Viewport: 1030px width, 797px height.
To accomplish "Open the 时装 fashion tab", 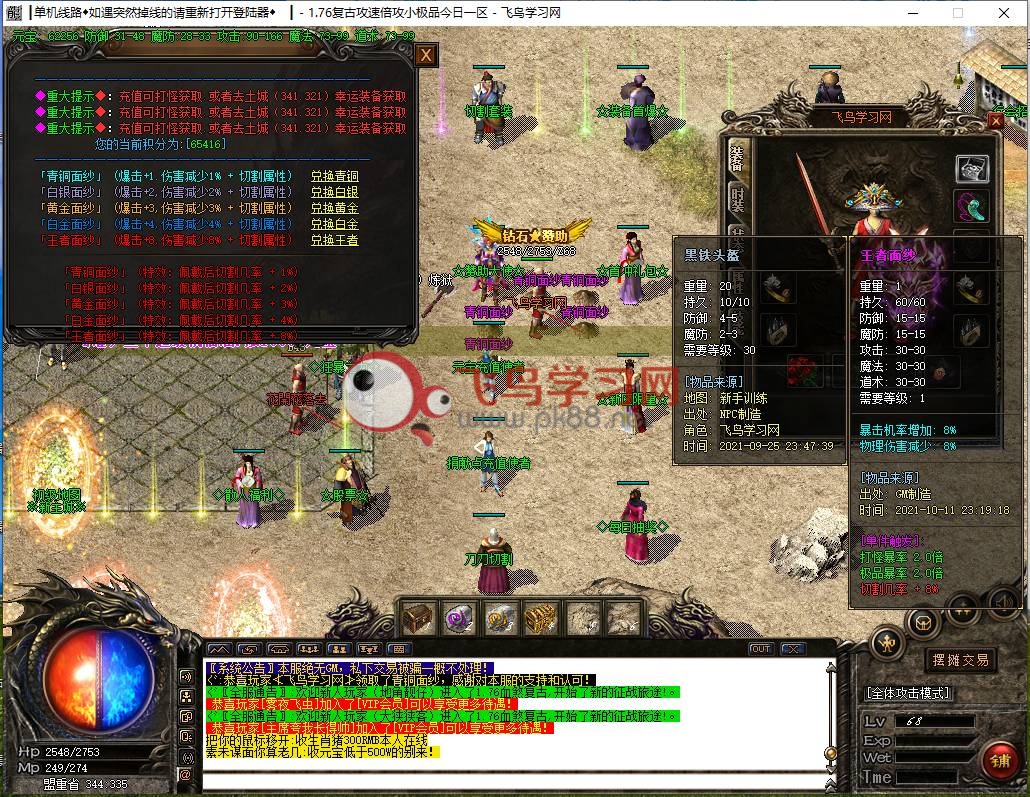I will [x=737, y=197].
